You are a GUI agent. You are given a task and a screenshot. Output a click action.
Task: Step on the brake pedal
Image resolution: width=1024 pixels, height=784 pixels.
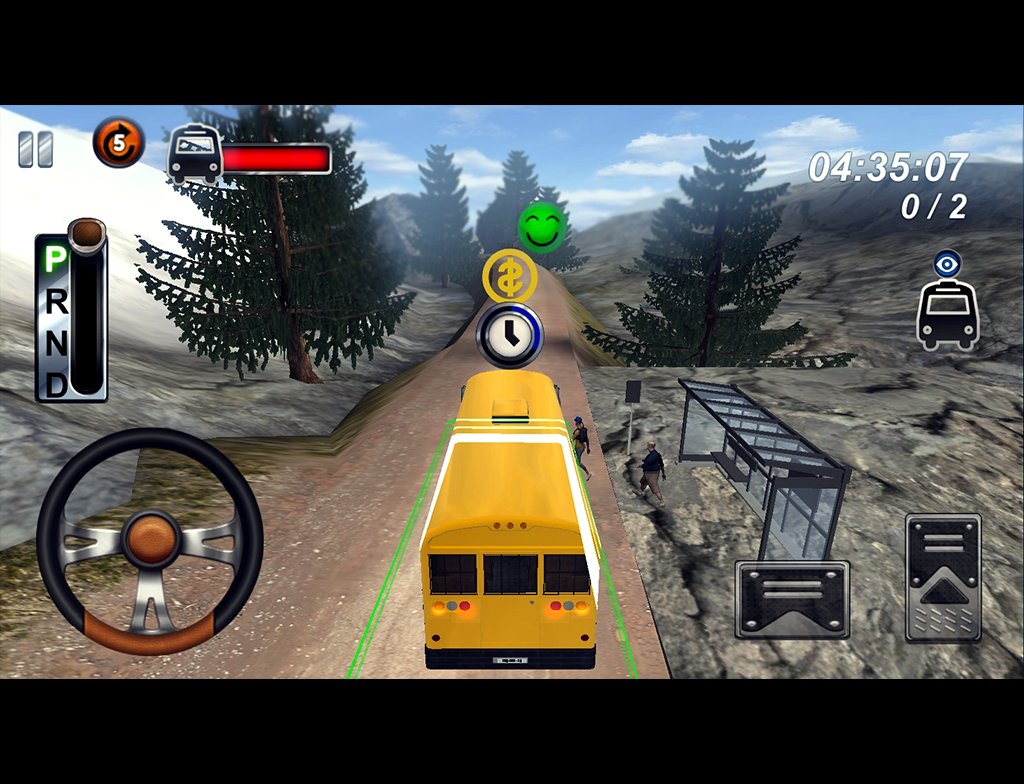[x=792, y=598]
